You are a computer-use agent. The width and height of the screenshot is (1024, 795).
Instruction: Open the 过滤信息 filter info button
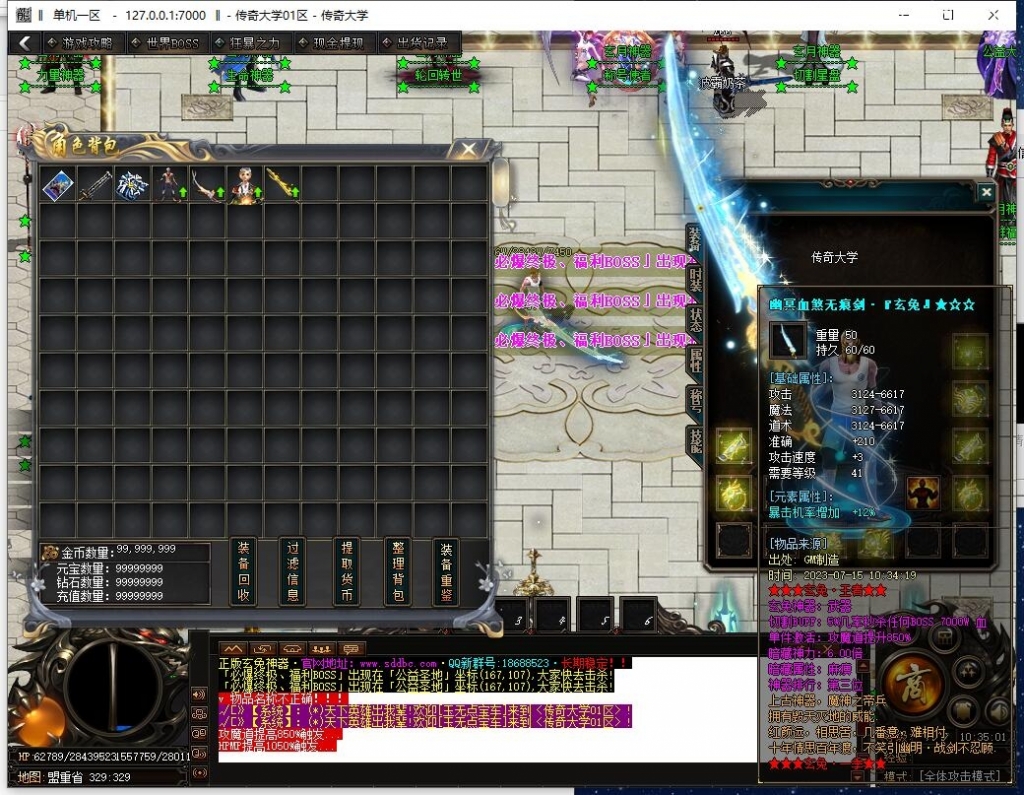(x=294, y=572)
